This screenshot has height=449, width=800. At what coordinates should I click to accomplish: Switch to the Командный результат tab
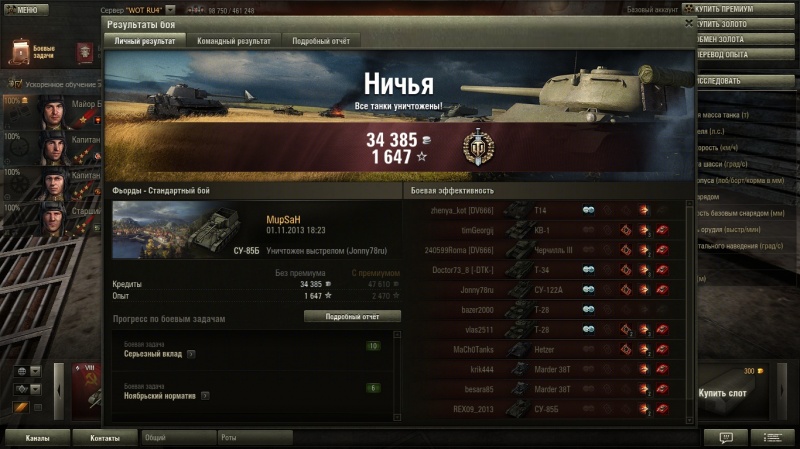click(x=234, y=41)
